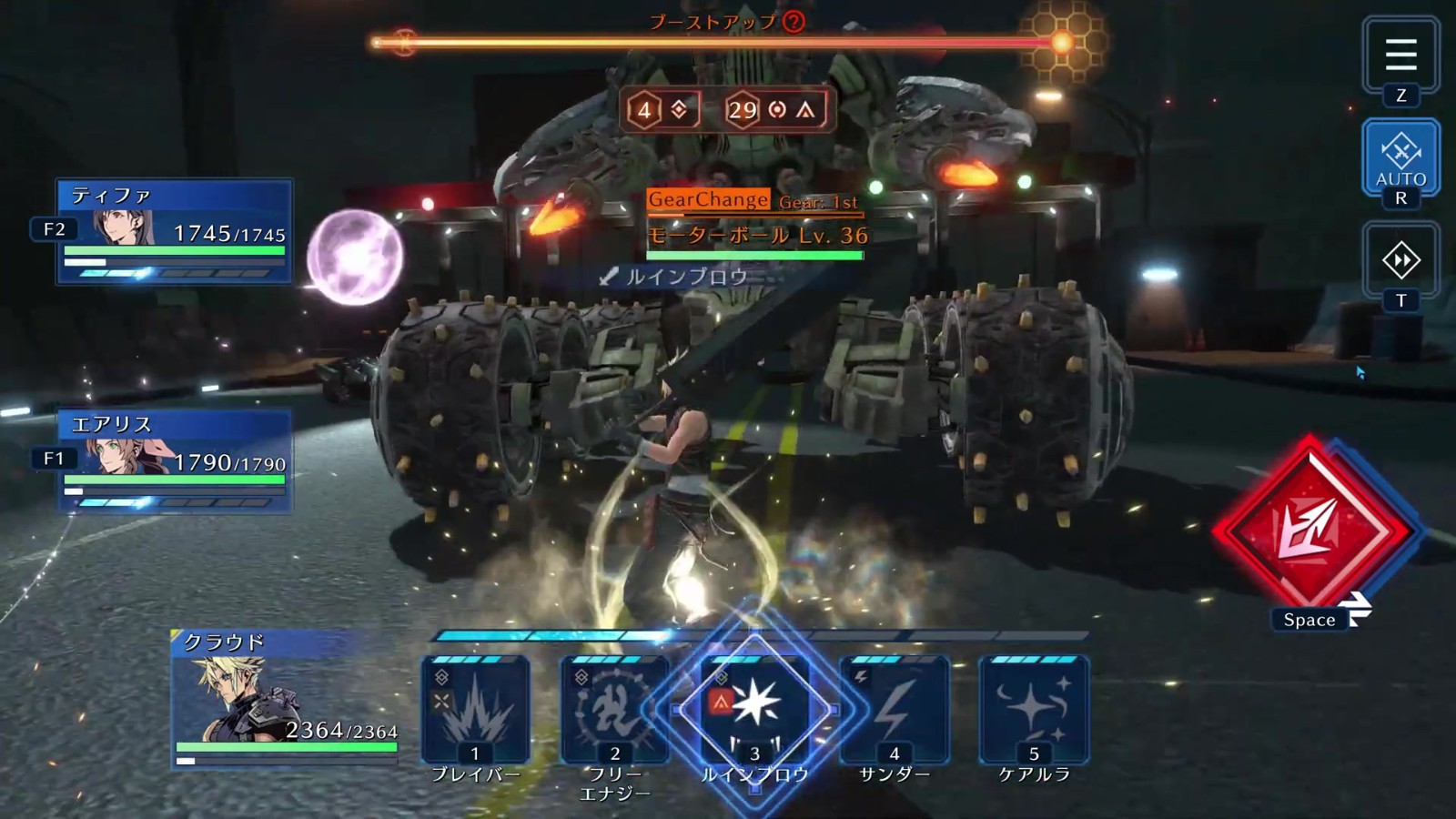Switch to ティファ character panel
The width and height of the screenshot is (1456, 819).
click(x=175, y=230)
